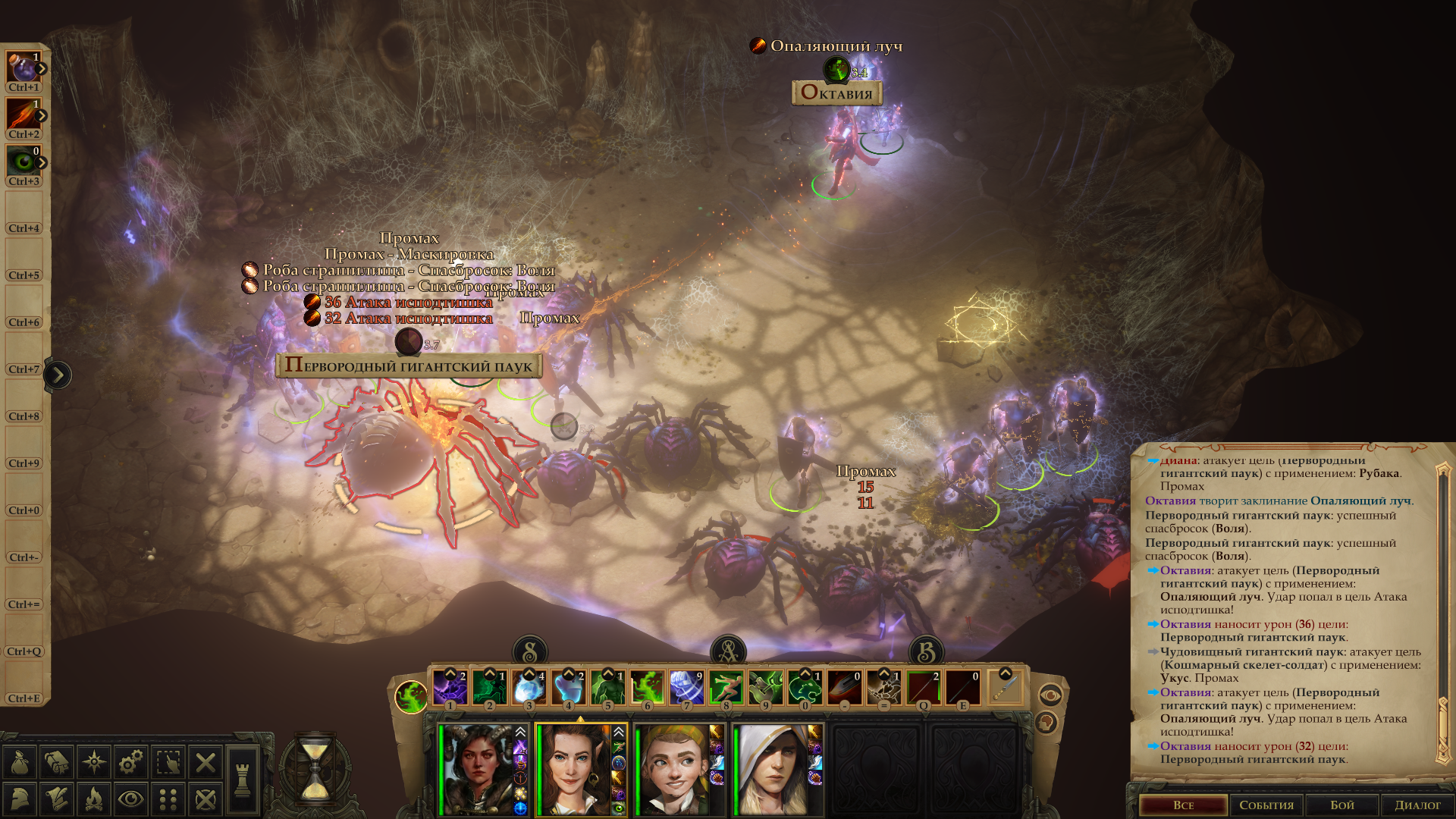Select the hooded blonde character portrait
The height and width of the screenshot is (819, 1456).
[x=771, y=769]
